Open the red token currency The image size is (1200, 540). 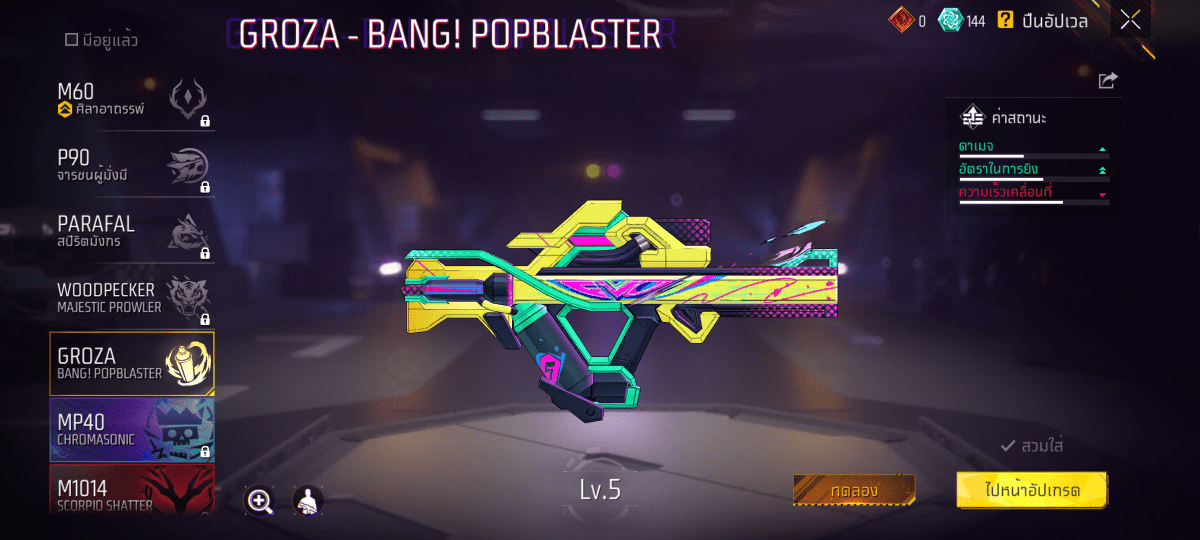900,20
